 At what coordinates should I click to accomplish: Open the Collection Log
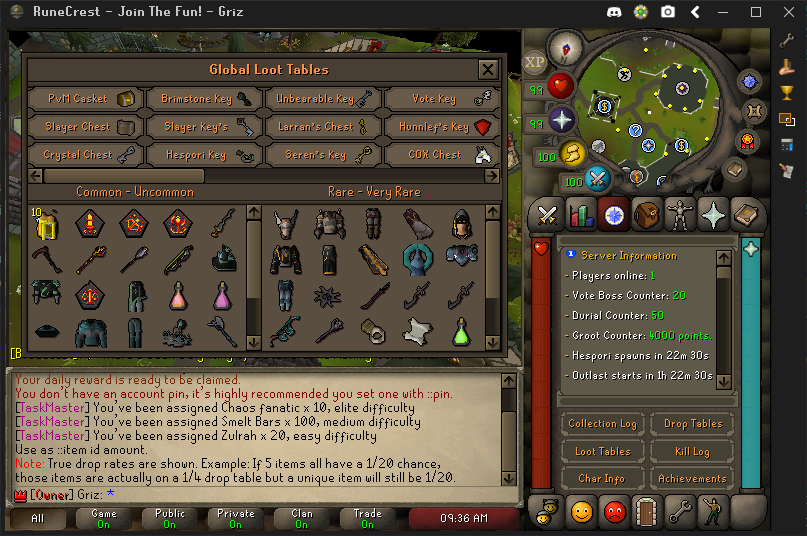(602, 424)
